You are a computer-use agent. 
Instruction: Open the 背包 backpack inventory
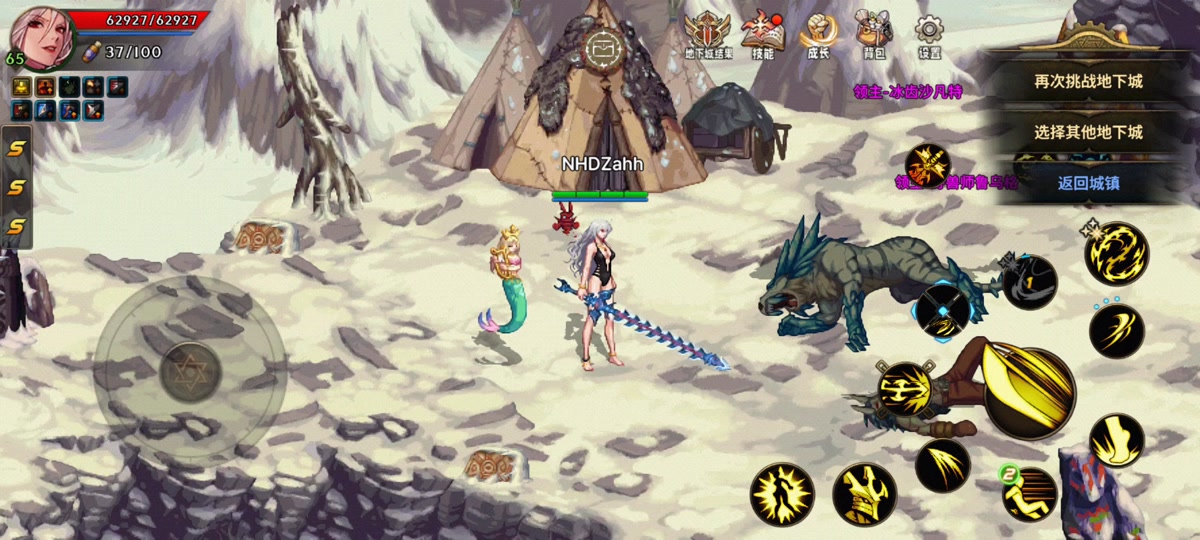[x=874, y=34]
